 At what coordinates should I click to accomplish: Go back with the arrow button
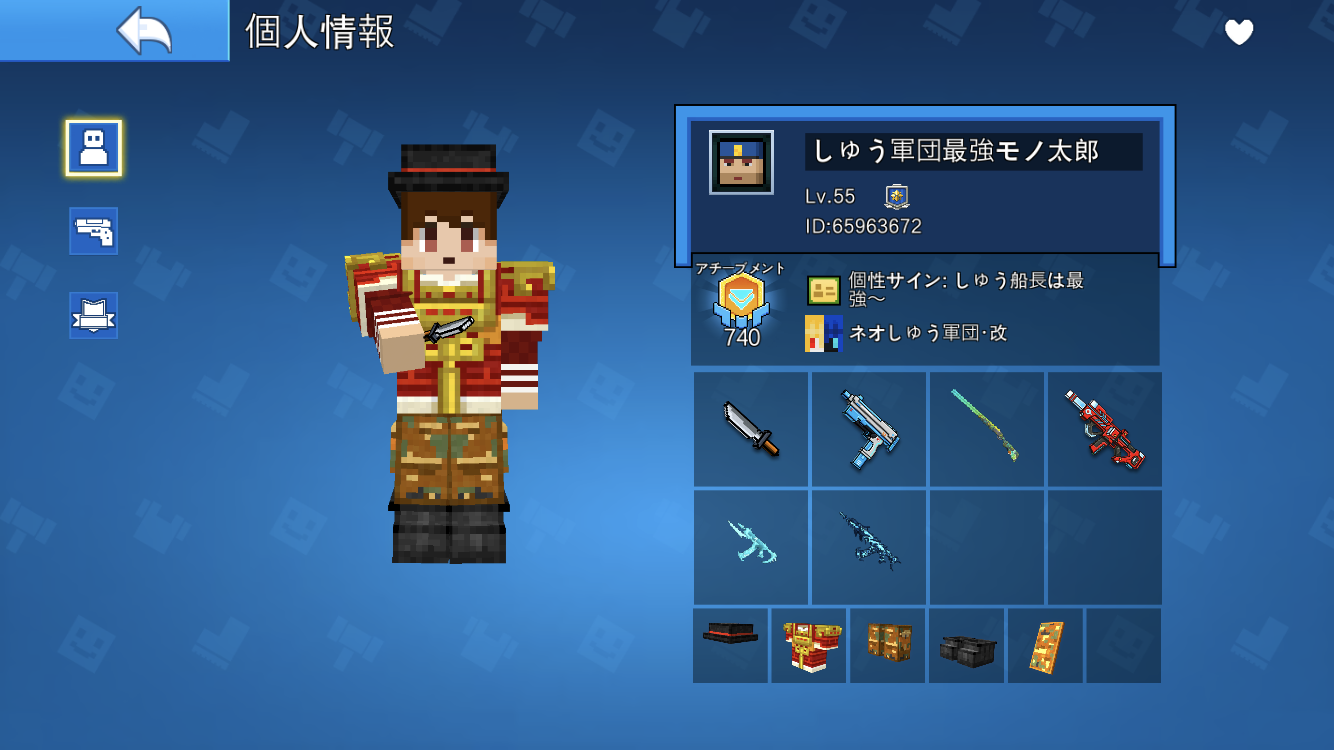[144, 31]
